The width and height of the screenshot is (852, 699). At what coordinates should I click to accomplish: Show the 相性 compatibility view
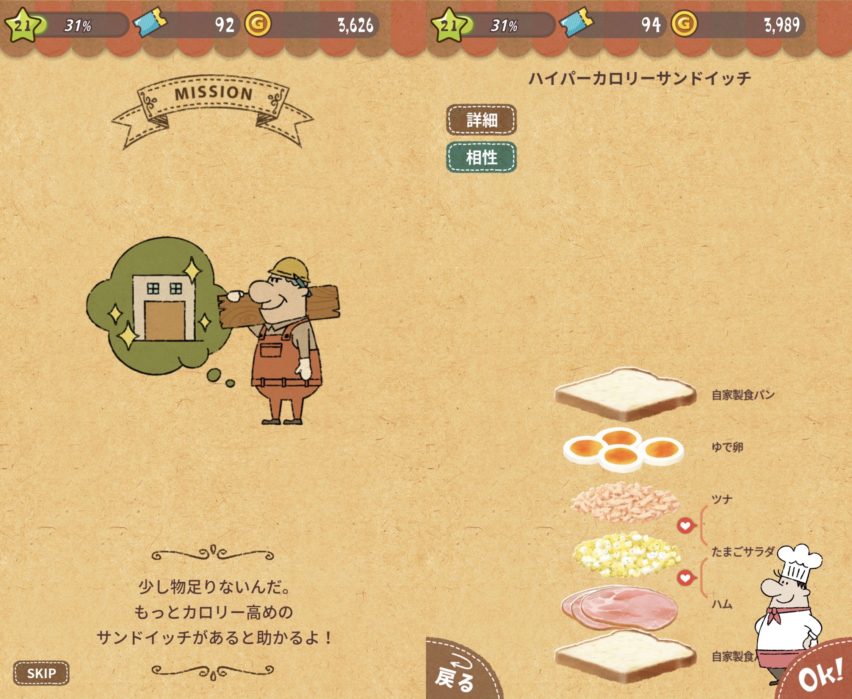pyautogui.click(x=481, y=157)
